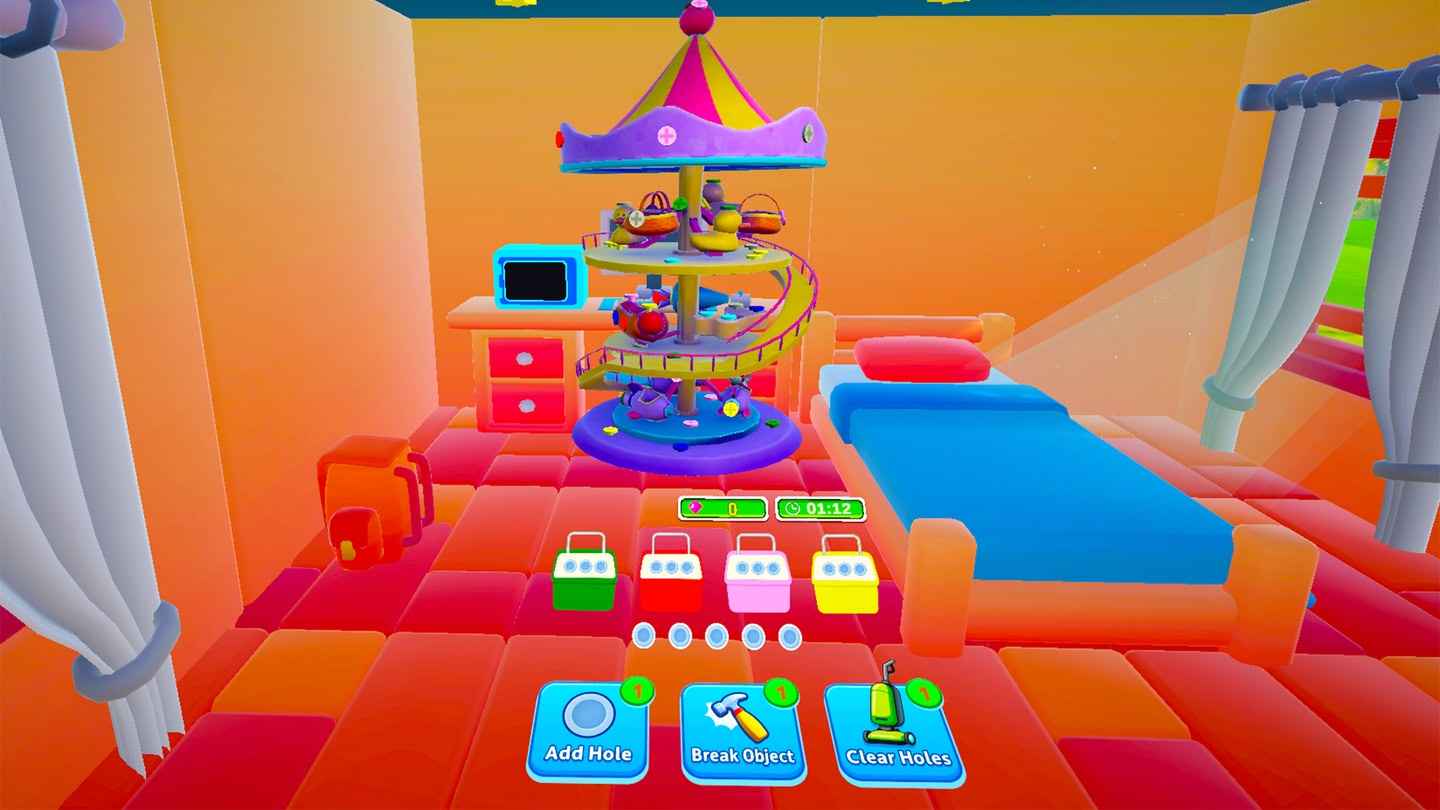Click the clock icon beside the timer
The height and width of the screenshot is (810, 1440).
coord(794,509)
